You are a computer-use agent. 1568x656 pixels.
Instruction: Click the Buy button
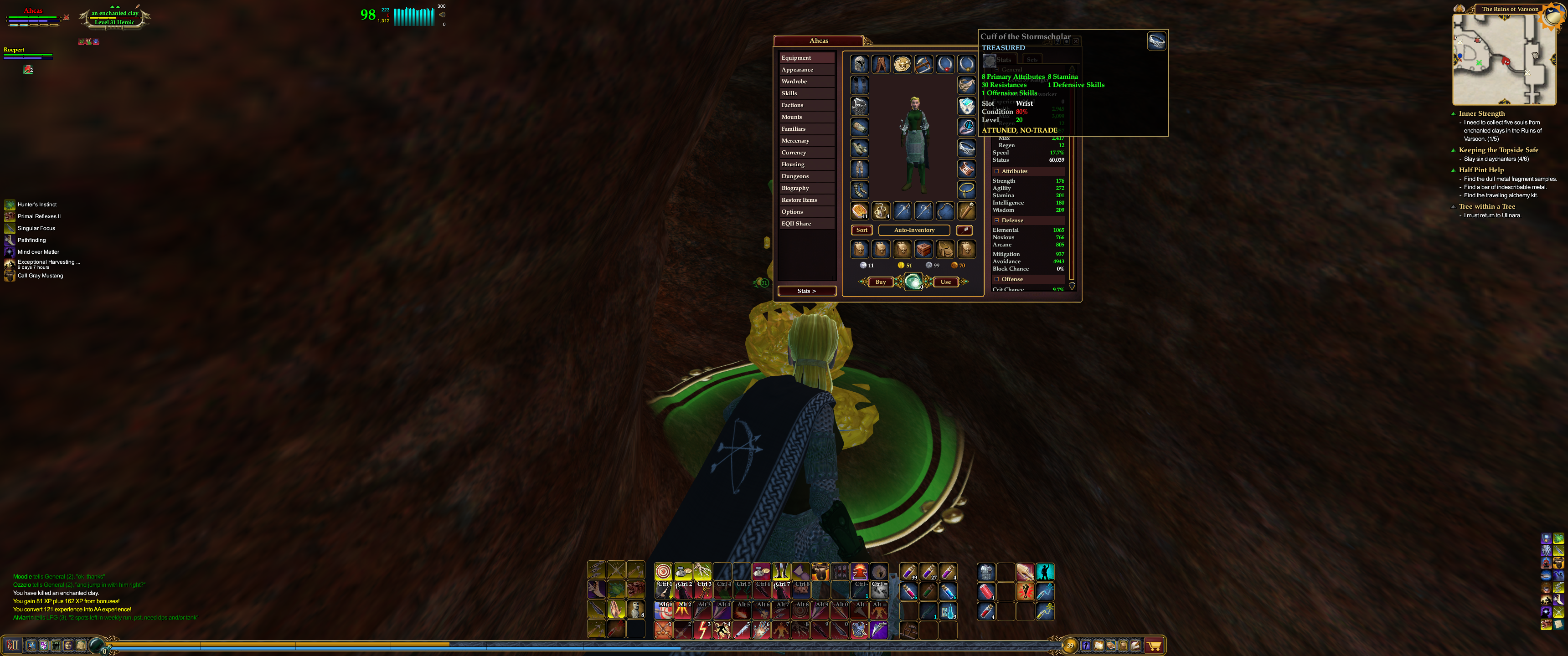(x=880, y=282)
